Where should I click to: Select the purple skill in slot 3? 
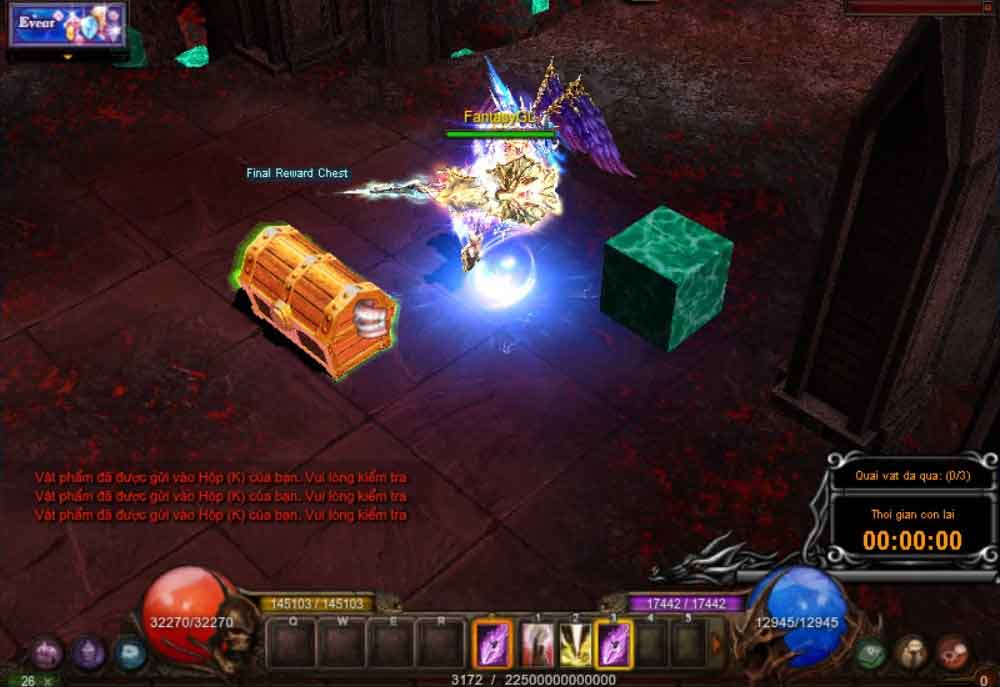coord(612,645)
